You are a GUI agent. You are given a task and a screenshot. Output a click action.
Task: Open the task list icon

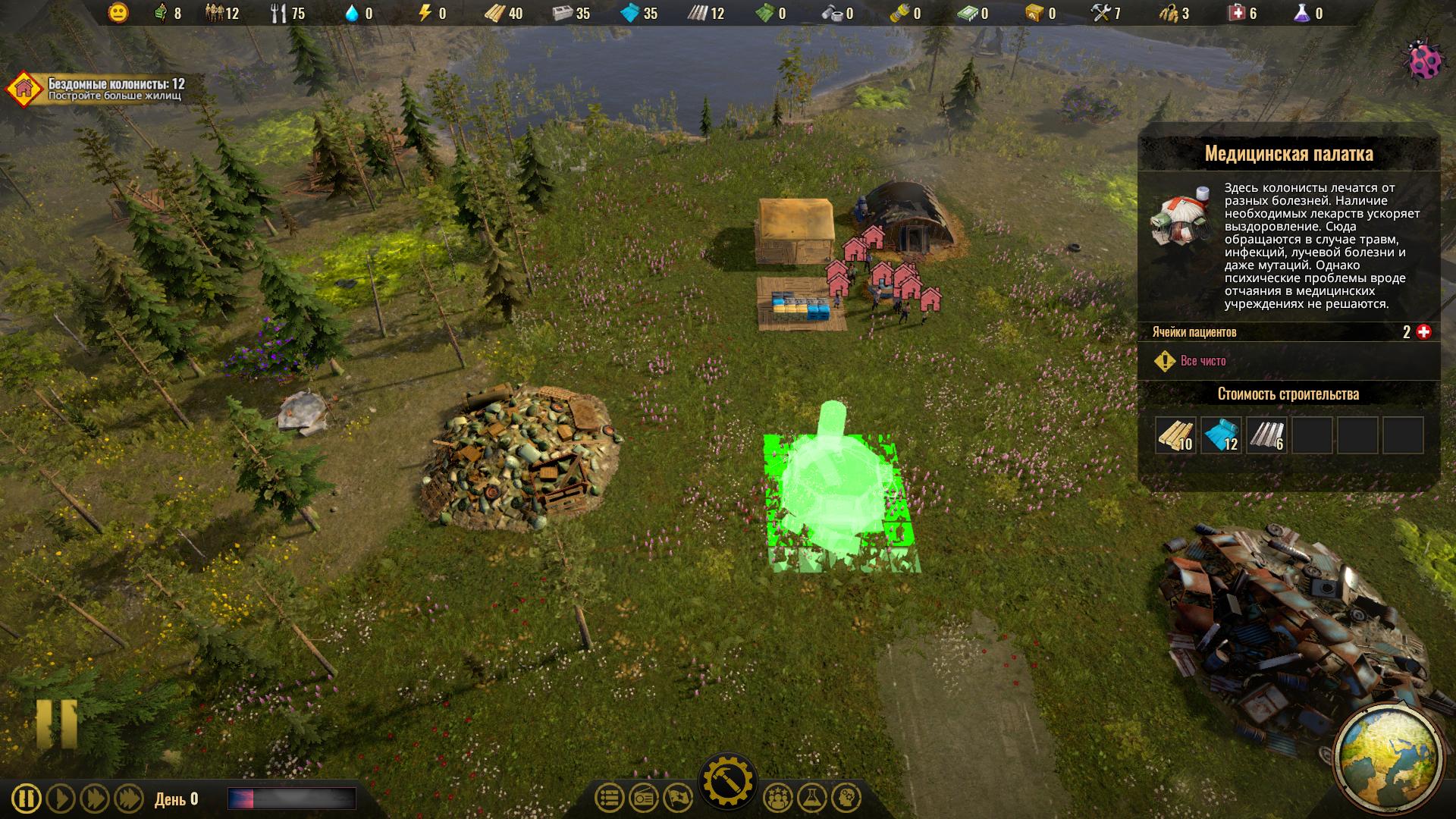pyautogui.click(x=609, y=798)
